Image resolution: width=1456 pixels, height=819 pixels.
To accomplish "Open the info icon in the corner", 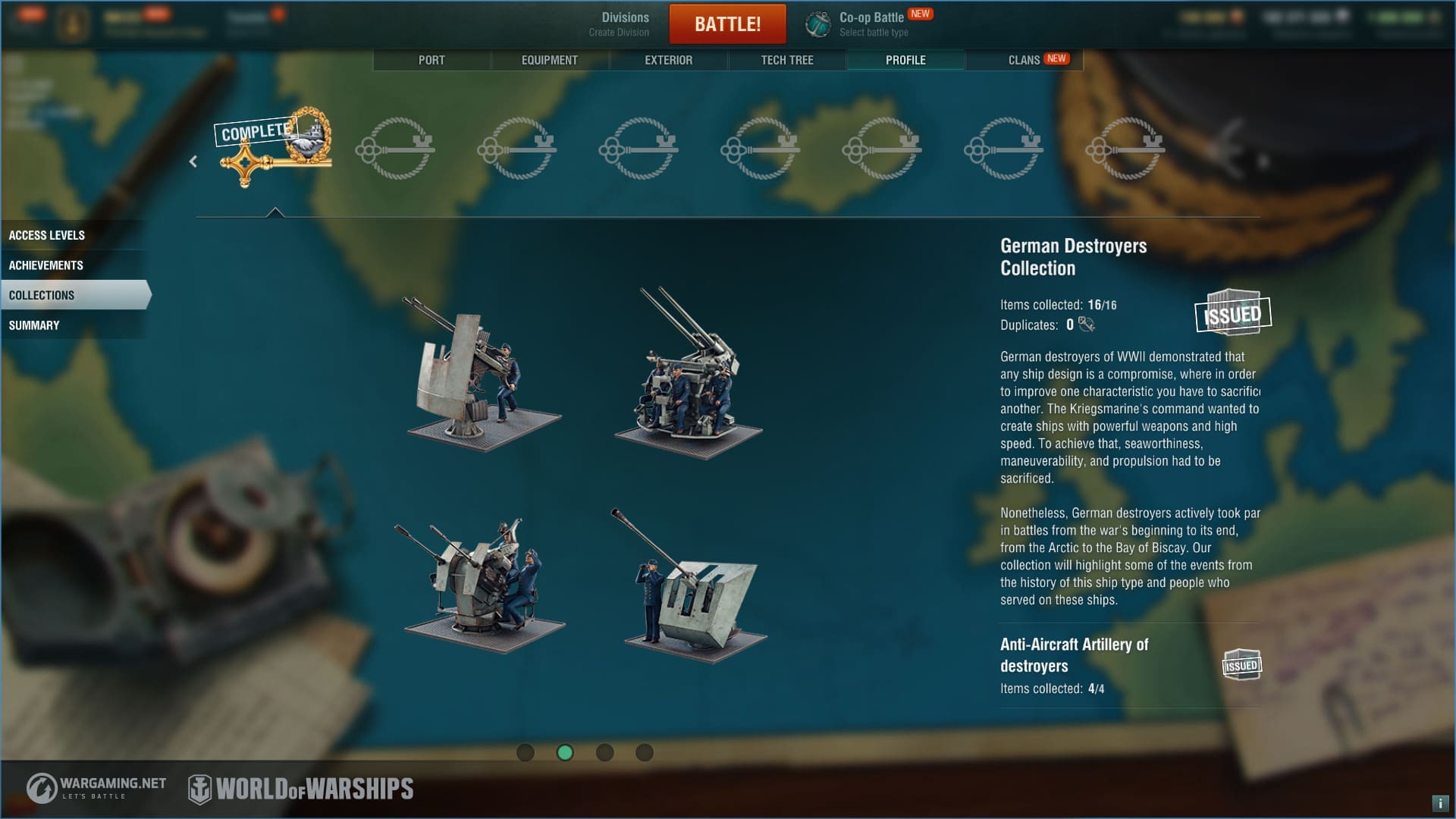I will tap(1439, 803).
